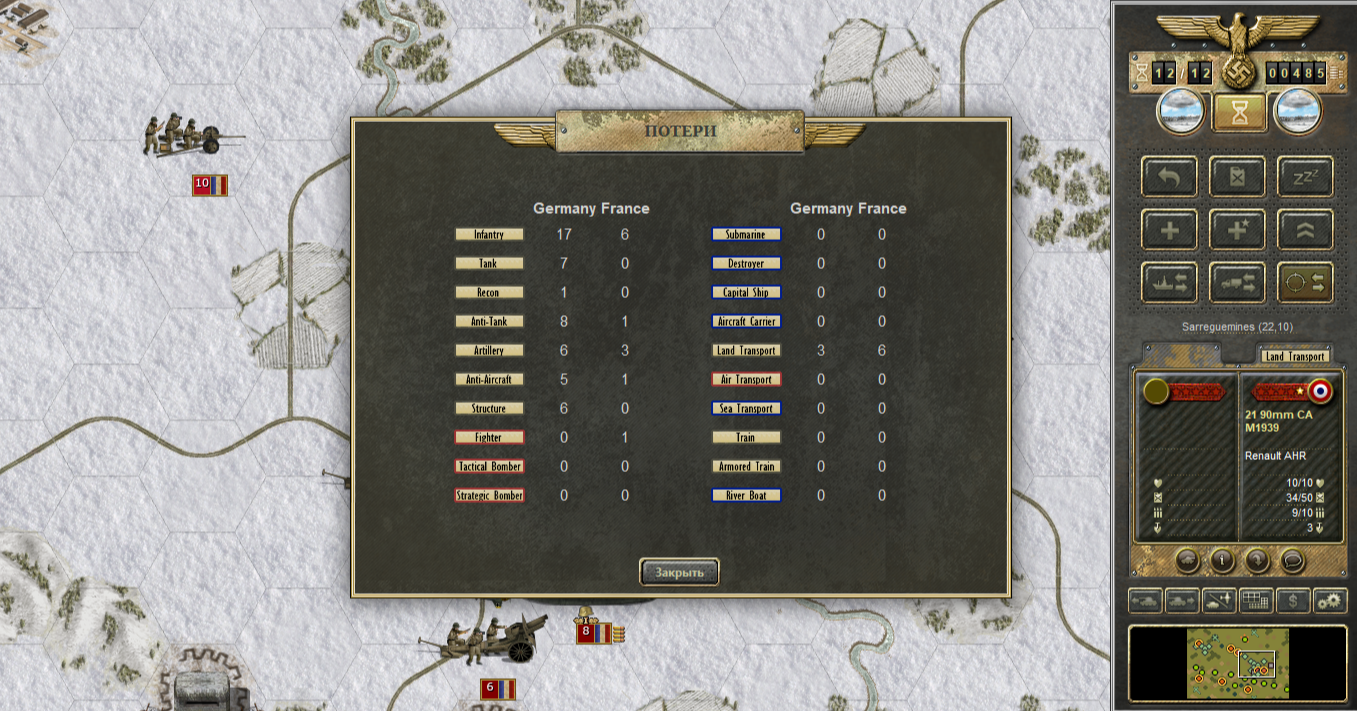This screenshot has width=1357, height=711.
Task: Click the ship embark/disembark button
Action: tap(1169, 283)
